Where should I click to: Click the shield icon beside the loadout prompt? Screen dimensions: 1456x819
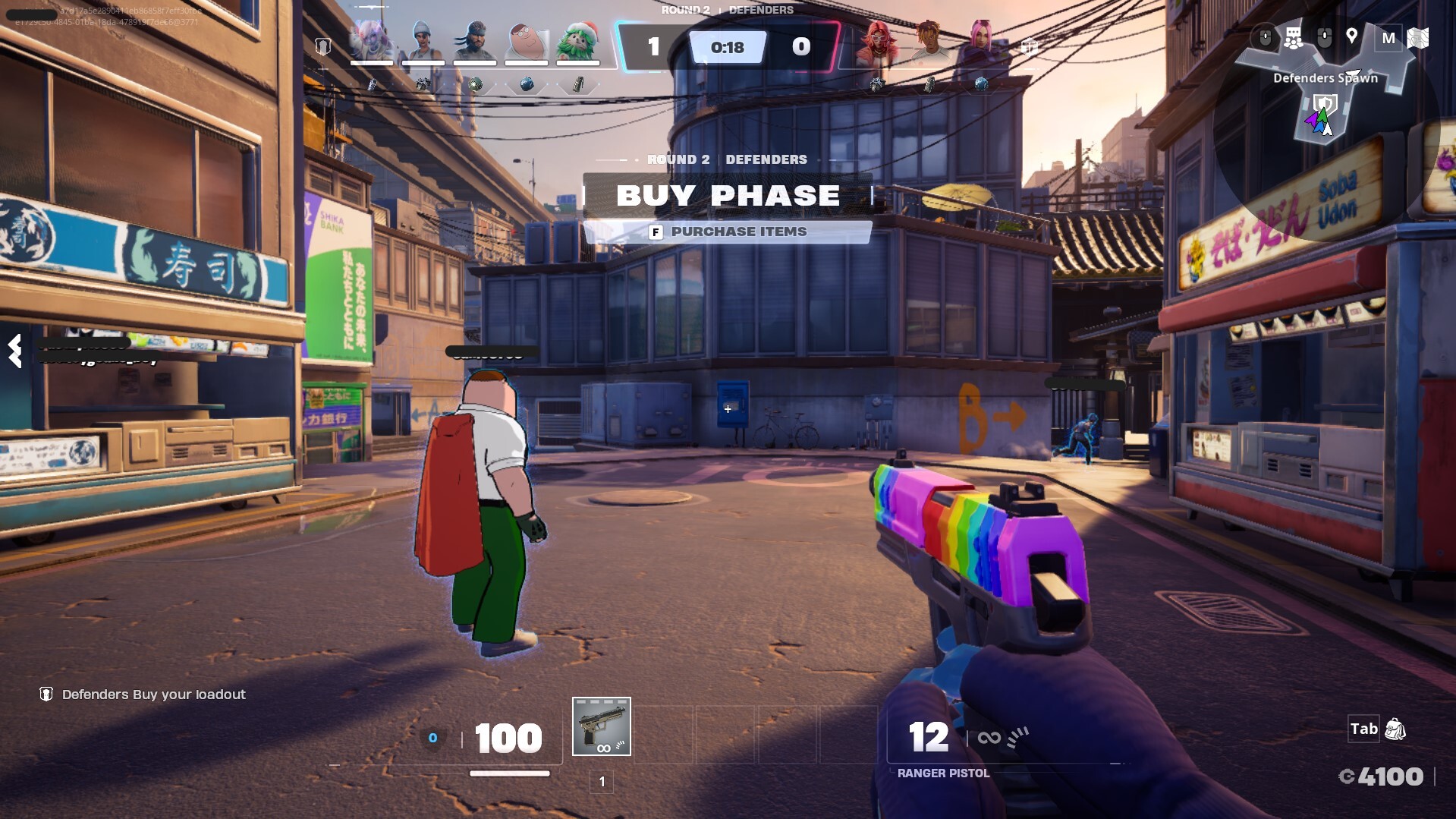[46, 693]
